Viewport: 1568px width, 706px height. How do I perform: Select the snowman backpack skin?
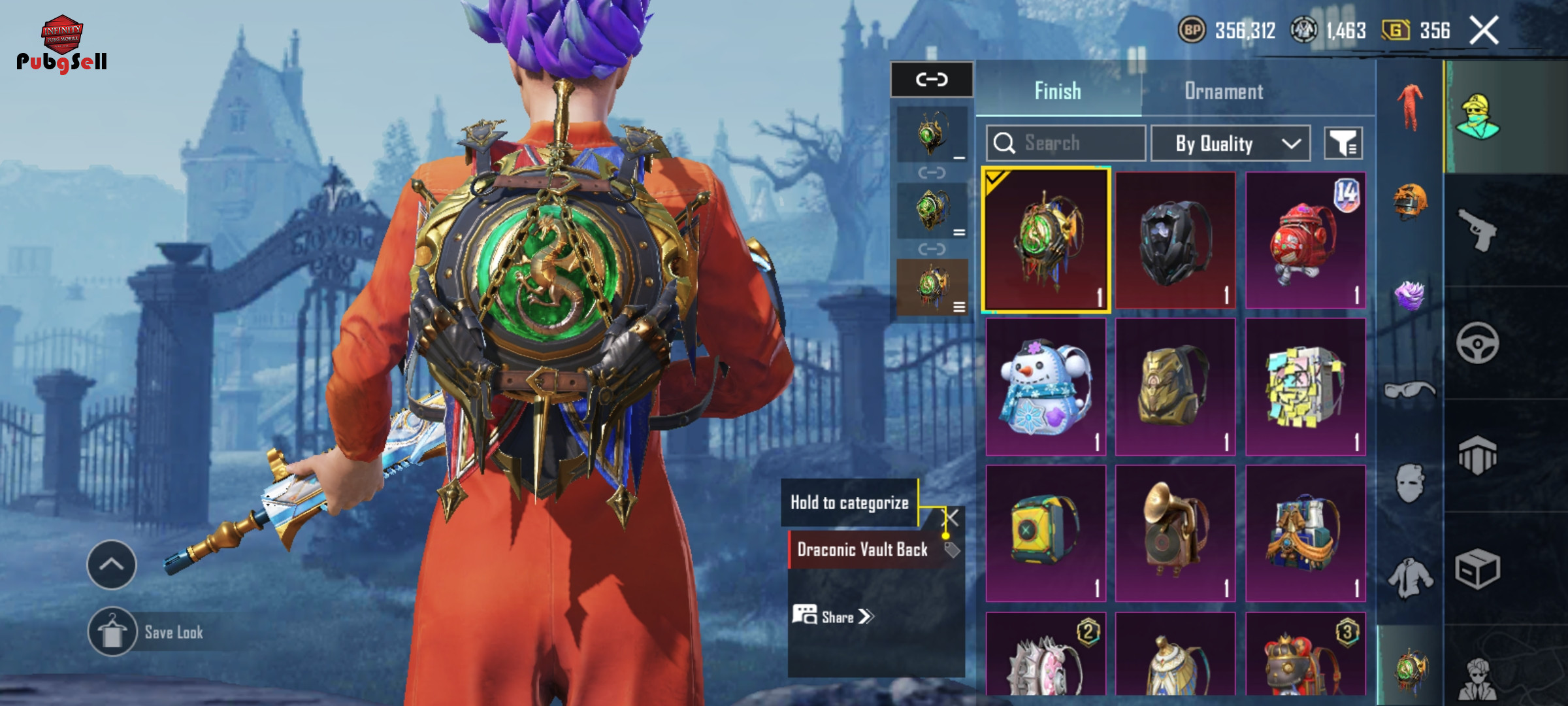(x=1045, y=388)
